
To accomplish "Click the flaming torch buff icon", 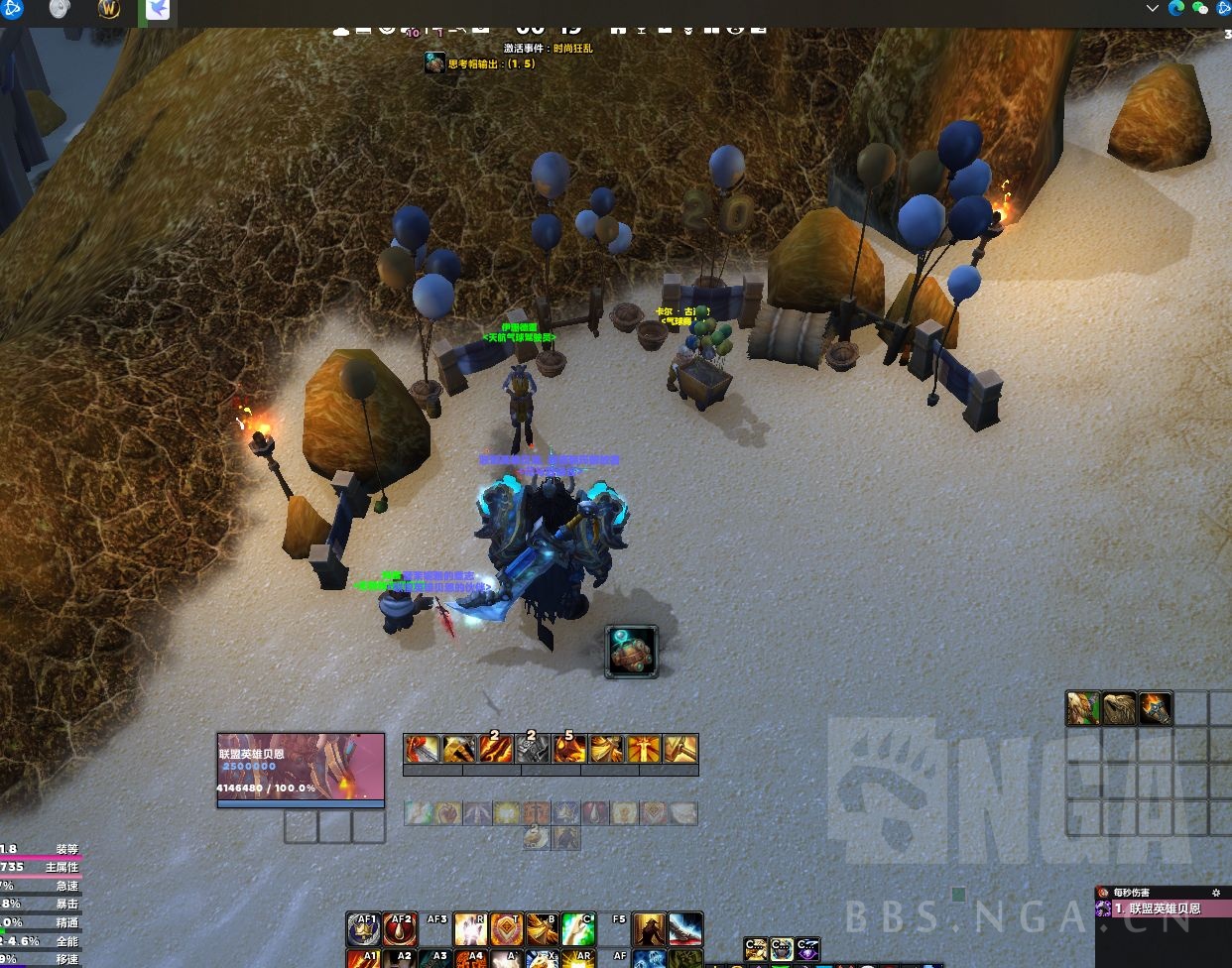I will 1155,708.
